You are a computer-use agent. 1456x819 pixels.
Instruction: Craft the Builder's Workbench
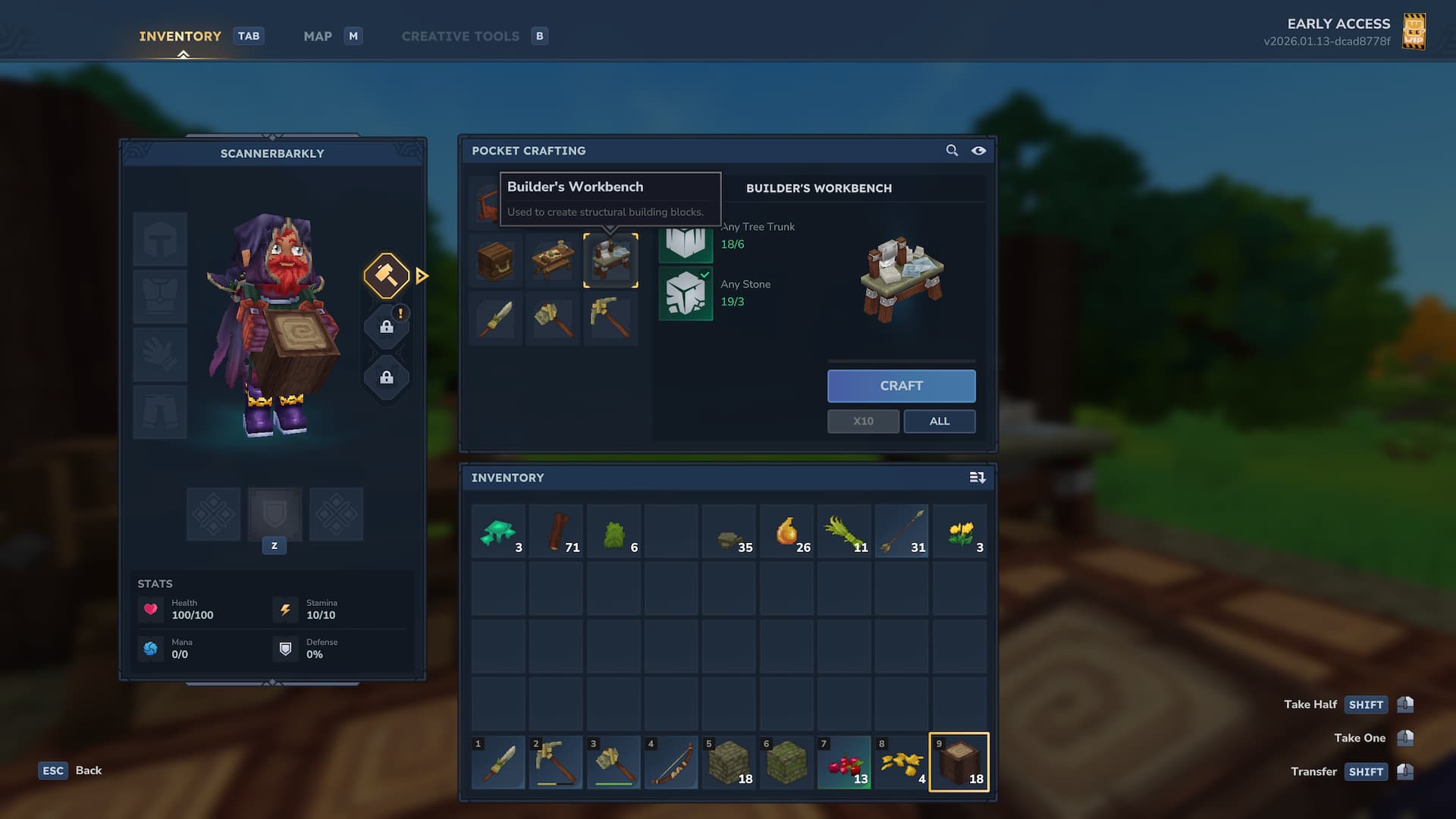(901, 386)
